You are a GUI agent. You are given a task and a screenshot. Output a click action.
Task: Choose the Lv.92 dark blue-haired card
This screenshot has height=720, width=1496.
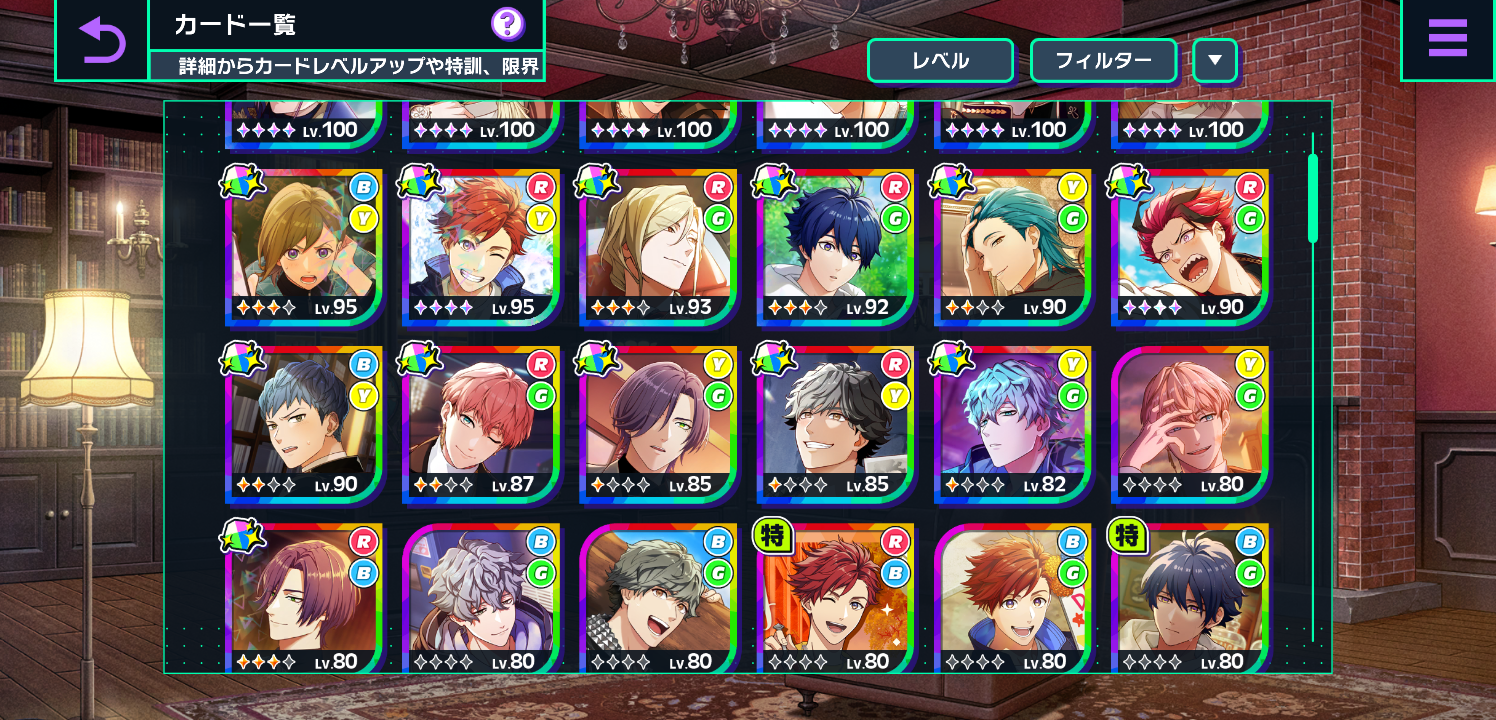pos(835,246)
